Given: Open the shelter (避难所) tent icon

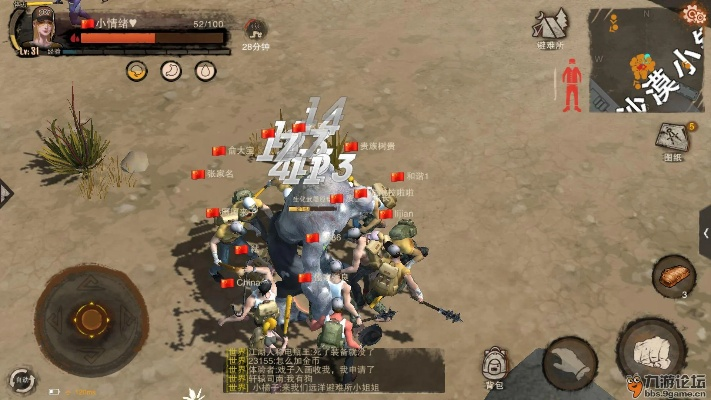Looking at the screenshot, I should tap(551, 26).
